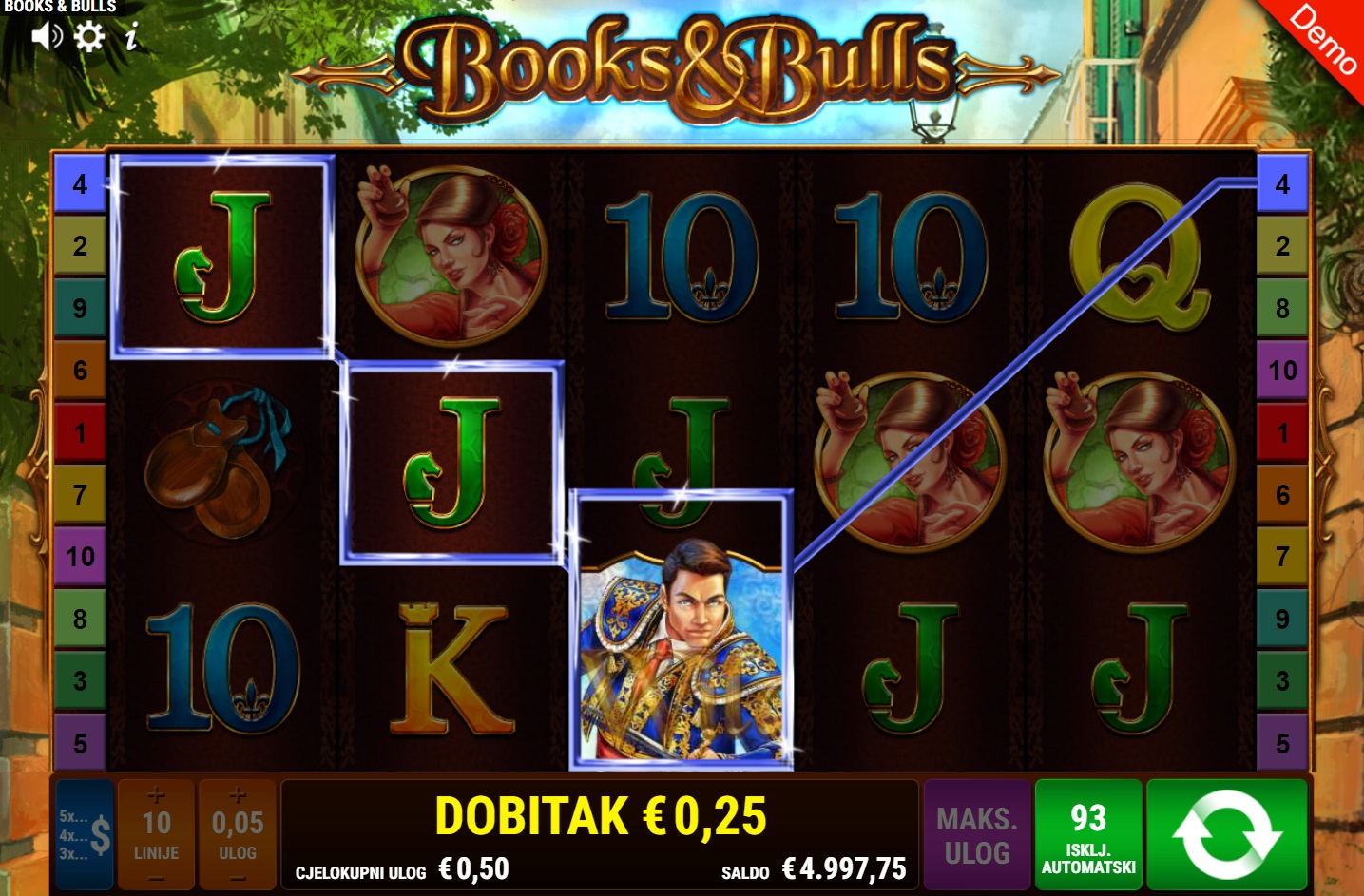Image resolution: width=1364 pixels, height=896 pixels.
Task: Toggle the sound speaker icon
Action: pos(46,36)
